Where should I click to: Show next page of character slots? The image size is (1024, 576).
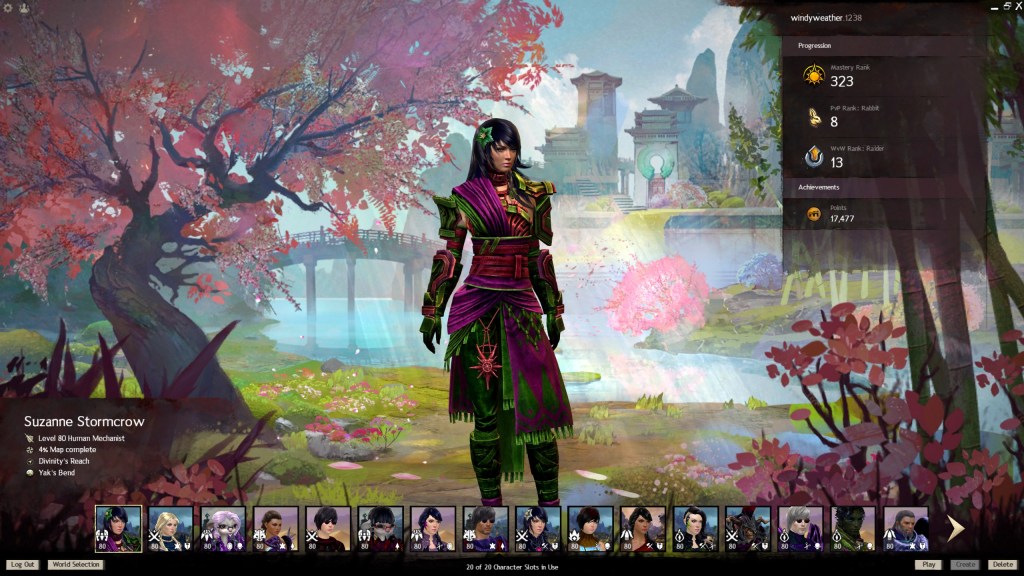956,529
